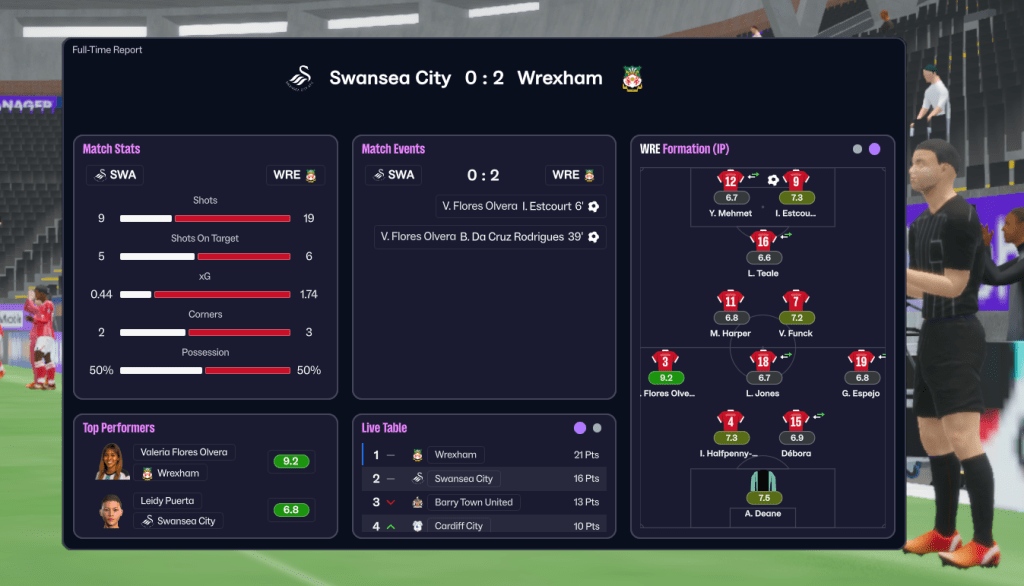Select Valeria Flores Olvera in Top Performers

[184, 452]
